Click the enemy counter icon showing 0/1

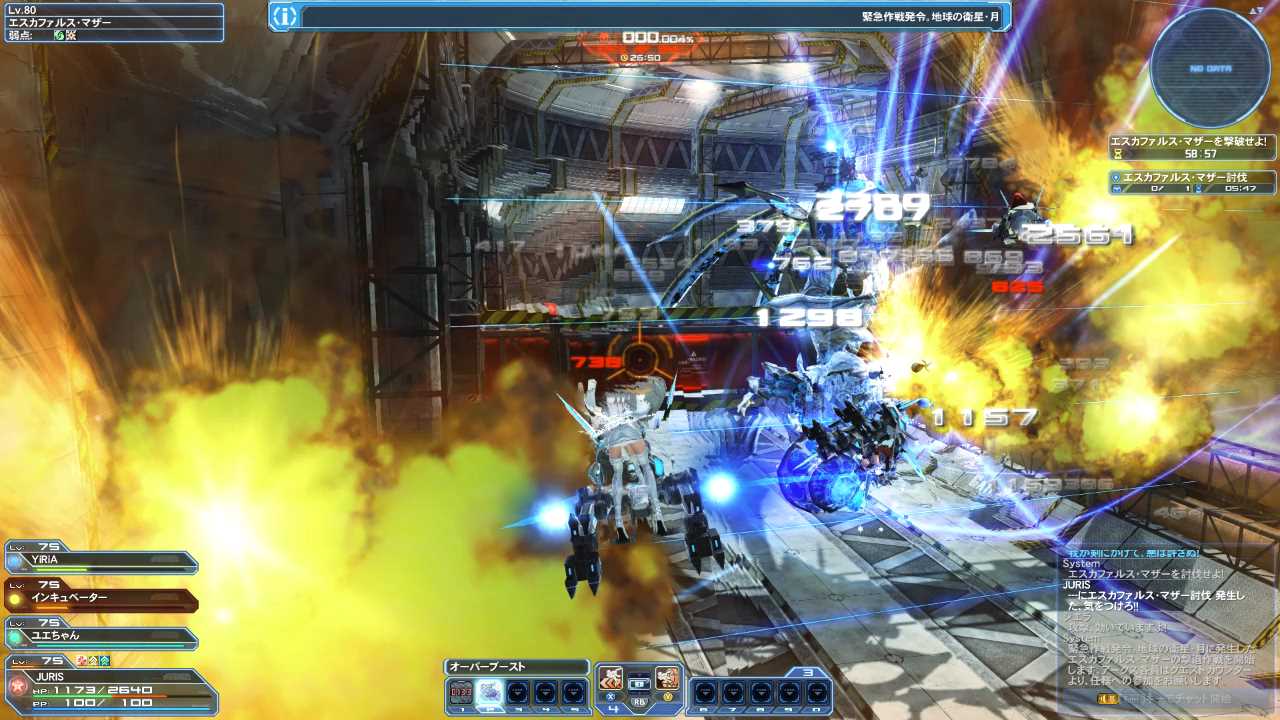click(1117, 188)
